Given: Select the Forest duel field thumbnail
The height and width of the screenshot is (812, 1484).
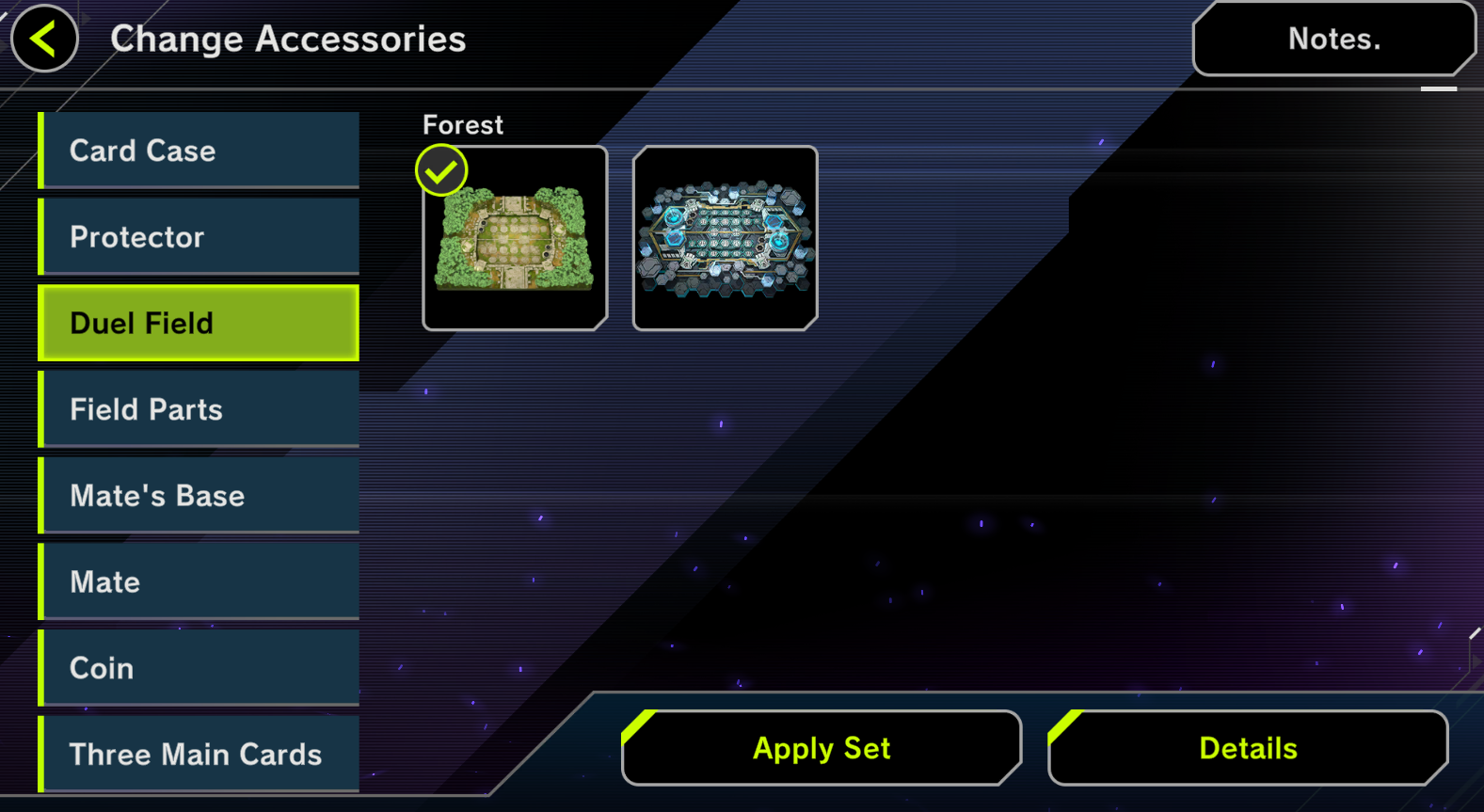Looking at the screenshot, I should (515, 238).
